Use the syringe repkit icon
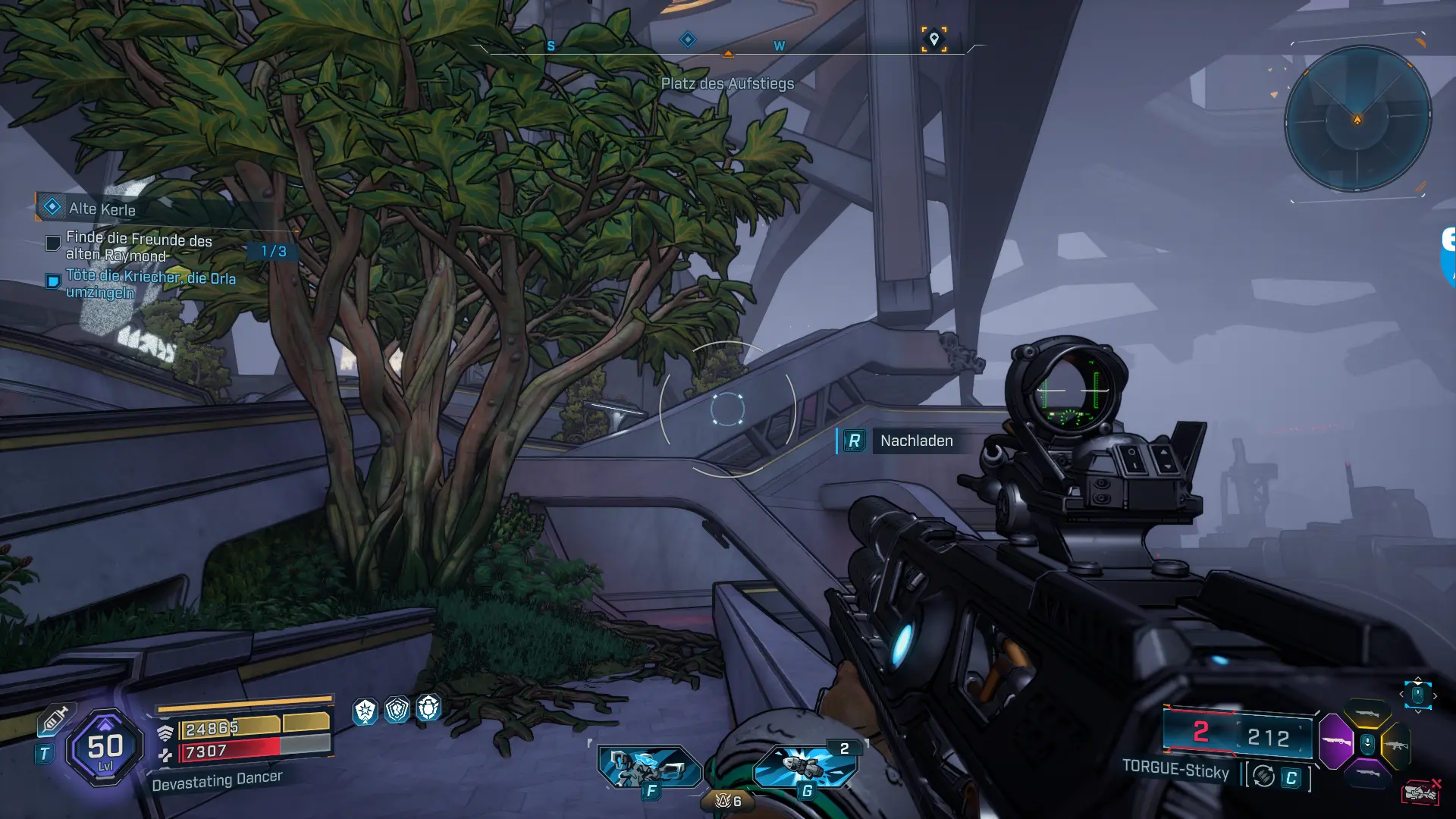Image resolution: width=1456 pixels, height=819 pixels. tap(55, 719)
